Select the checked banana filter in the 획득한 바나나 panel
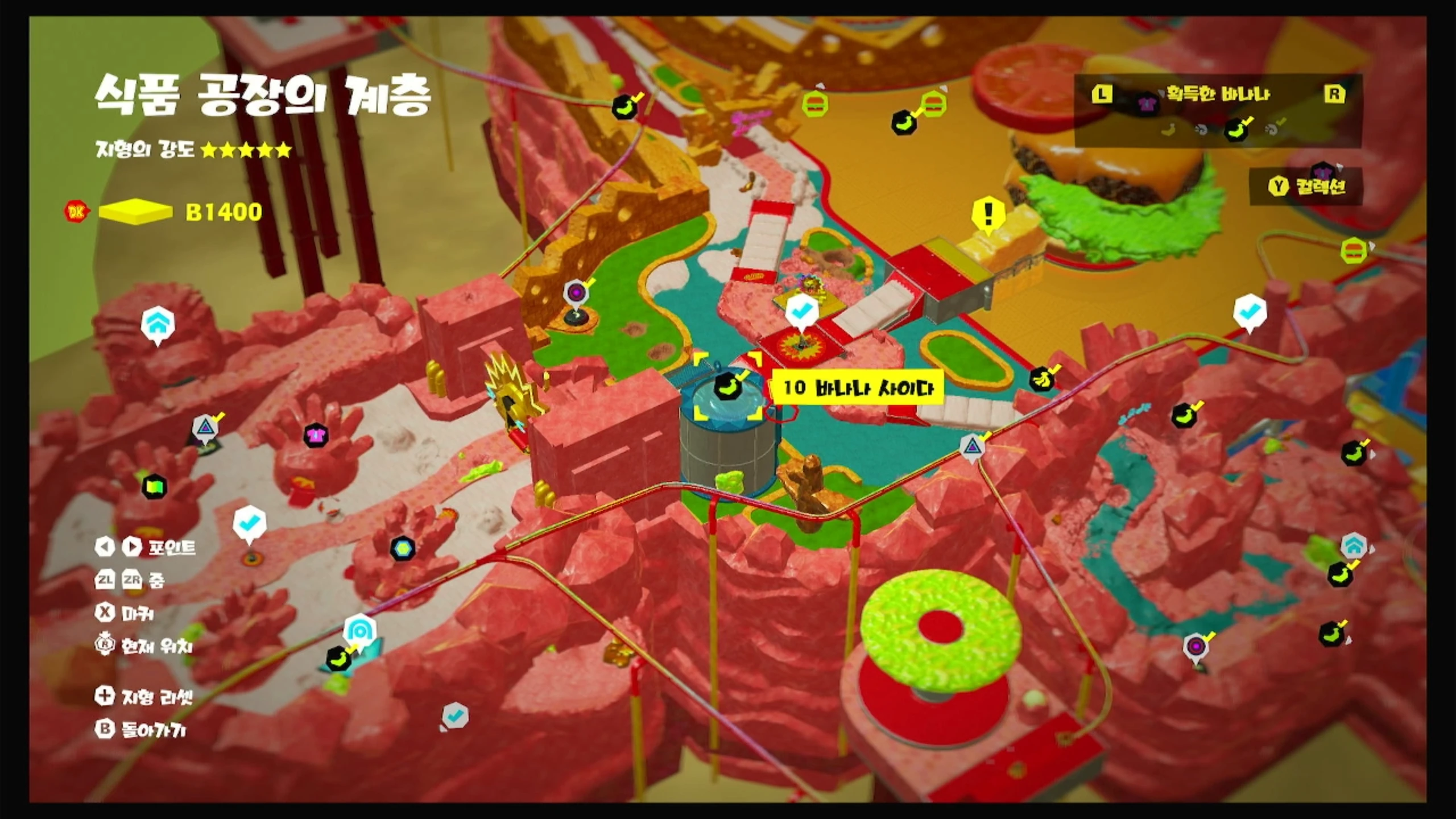The width and height of the screenshot is (1456, 819). pos(1236,129)
